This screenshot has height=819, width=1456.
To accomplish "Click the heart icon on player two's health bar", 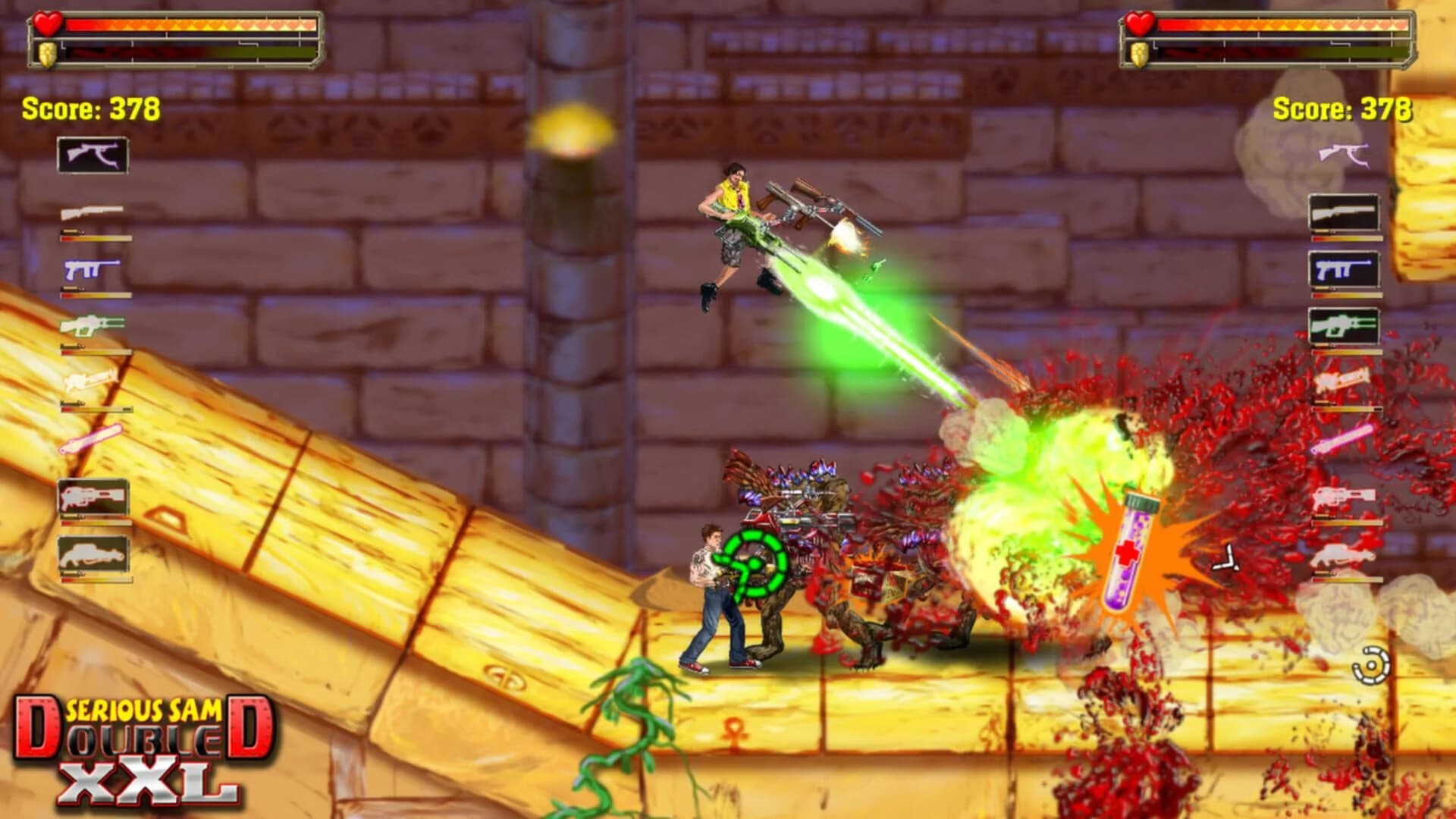I will point(1139,25).
